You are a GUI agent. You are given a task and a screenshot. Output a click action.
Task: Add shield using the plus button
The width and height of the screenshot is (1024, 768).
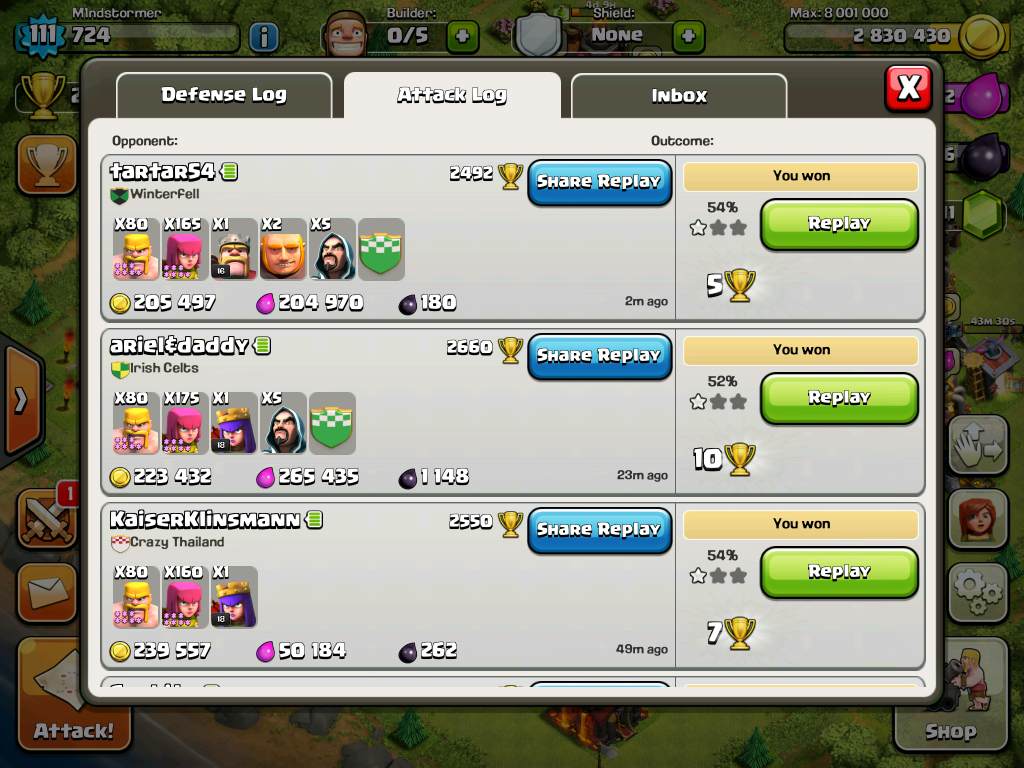tap(688, 37)
